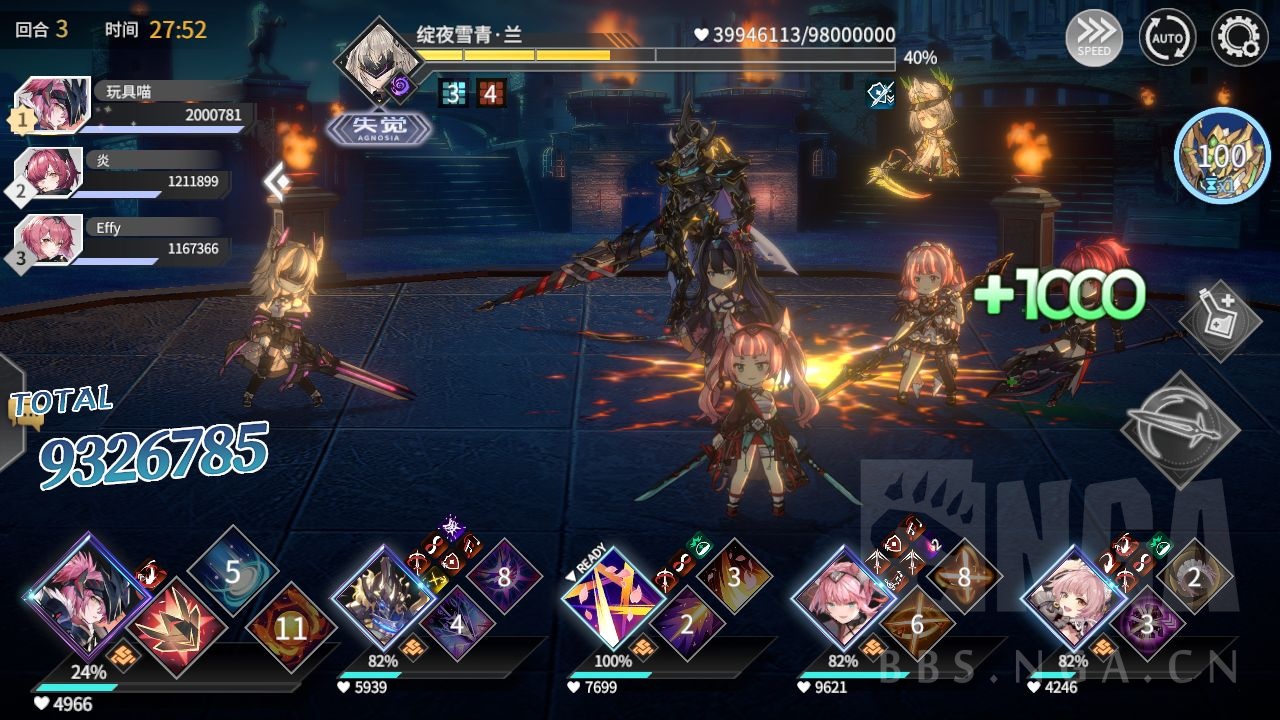Image resolution: width=1280 pixels, height=720 pixels.
Task: Open the 失觉 Agnosia status tag
Action: coord(380,128)
